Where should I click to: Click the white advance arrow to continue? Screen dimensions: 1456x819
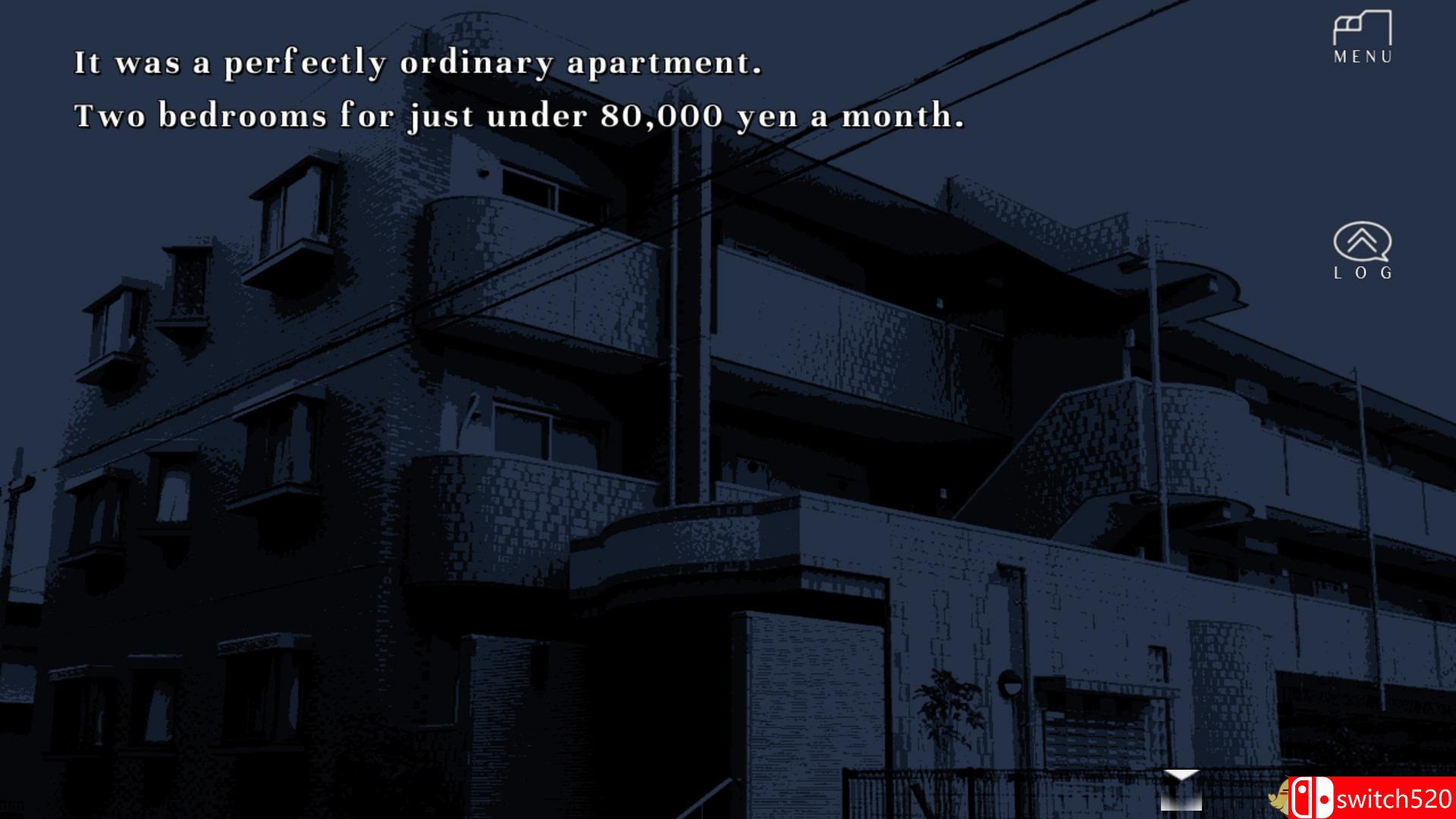point(1180,775)
